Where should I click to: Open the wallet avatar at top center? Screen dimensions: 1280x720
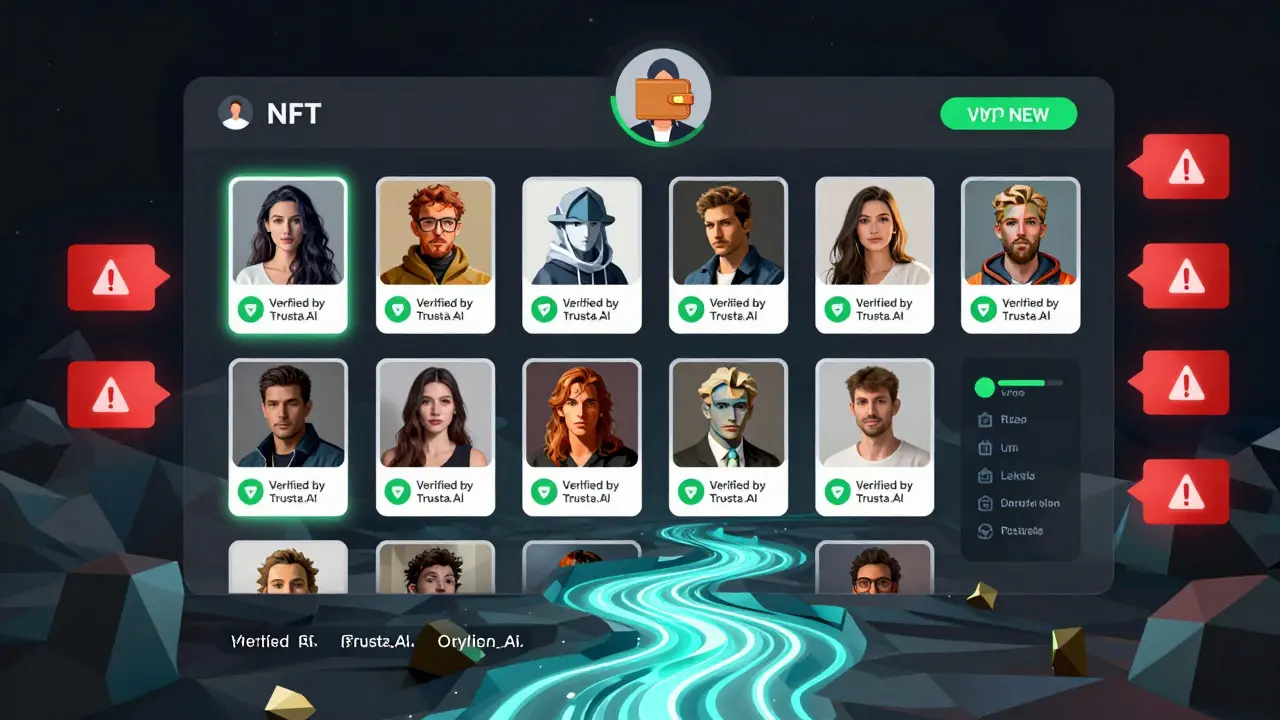pos(661,98)
